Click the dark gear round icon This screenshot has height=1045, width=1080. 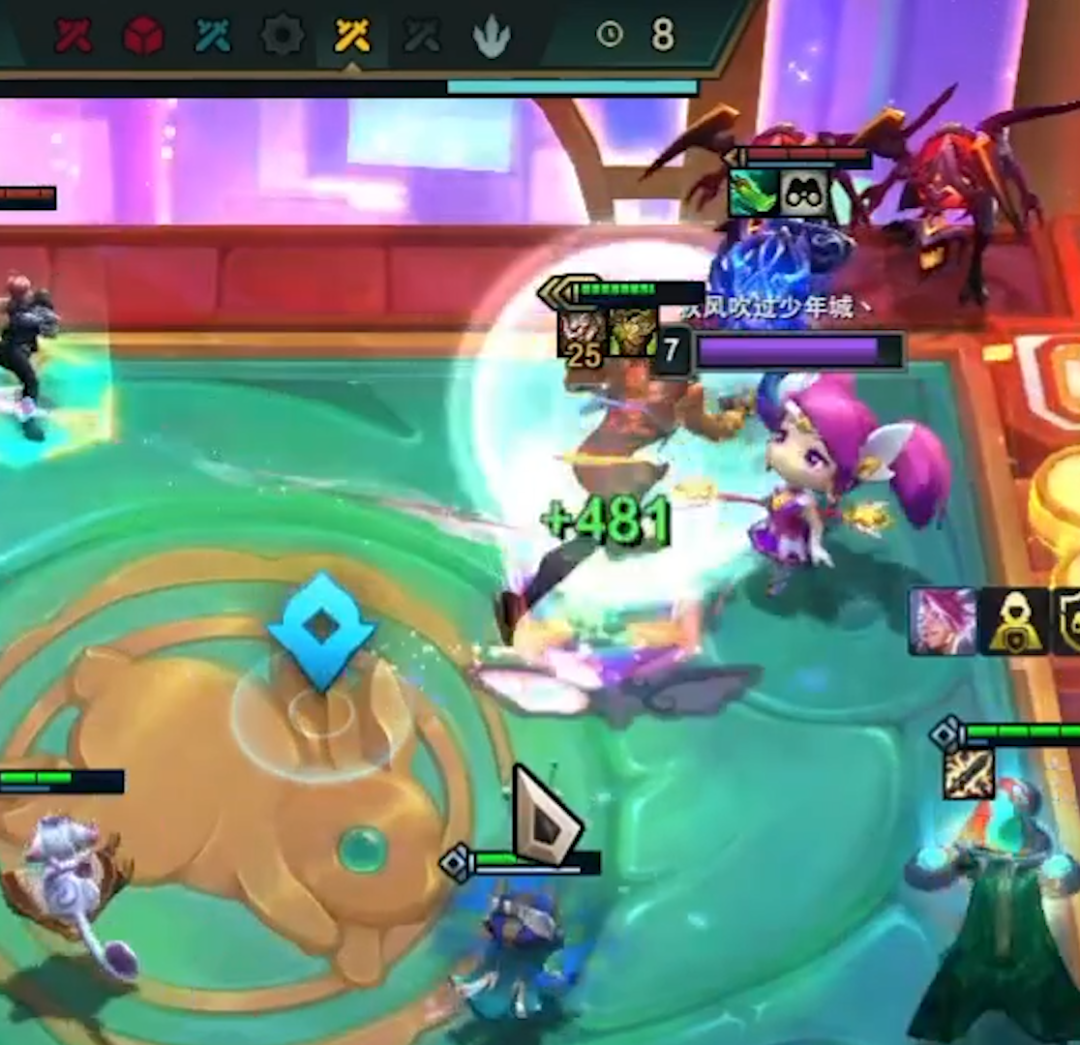pyautogui.click(x=283, y=36)
